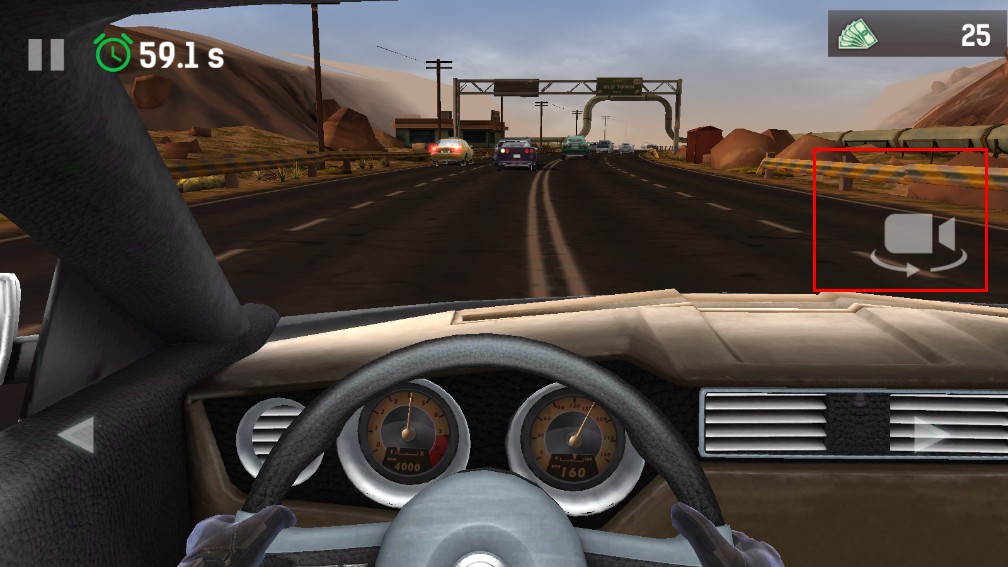Steer left with the left arrow
The image size is (1008, 567).
tap(77, 436)
